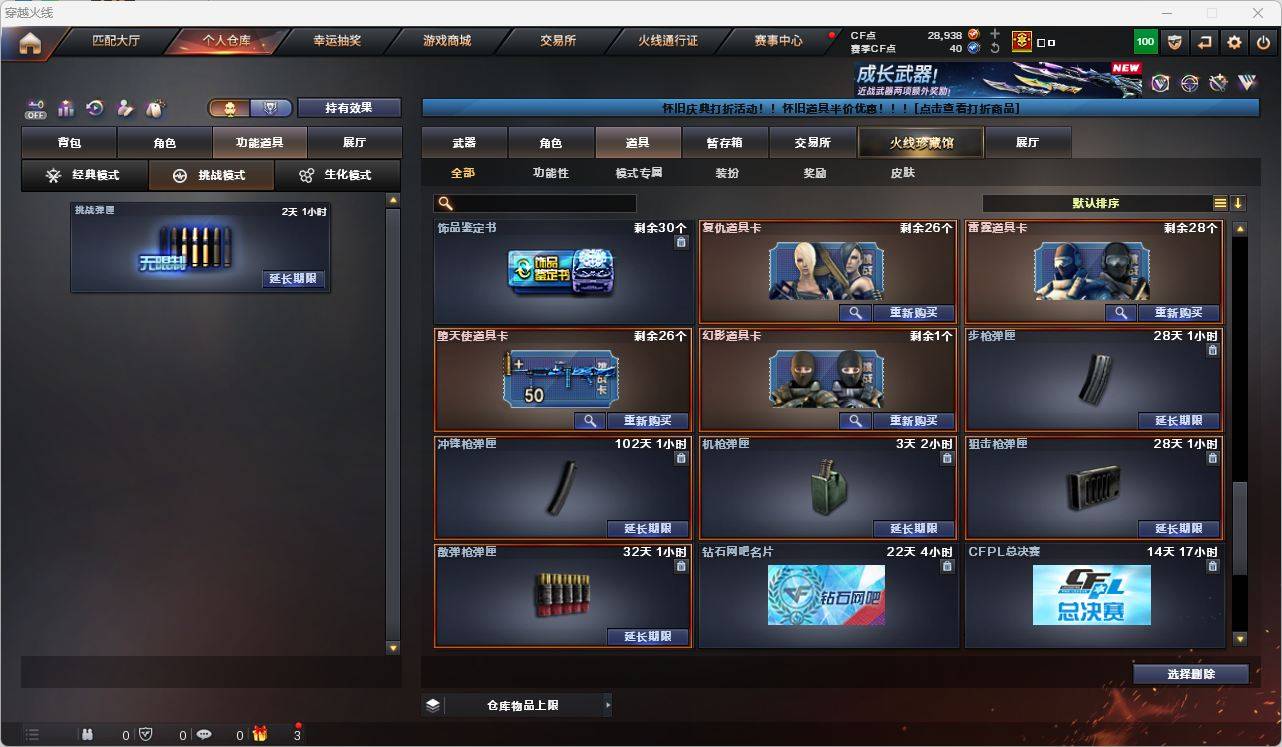
Task: Open the 火线珍藏馆 tab
Action: [x=919, y=142]
